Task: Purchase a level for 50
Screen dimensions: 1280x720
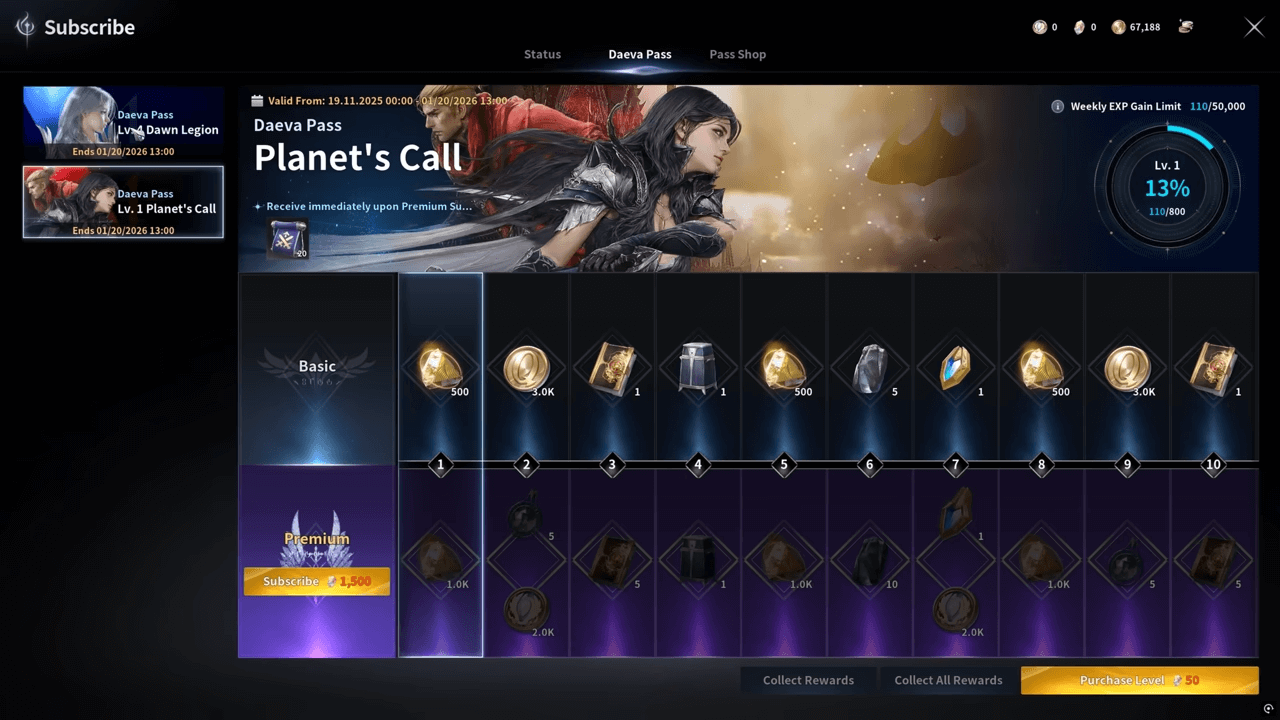Action: pos(1139,680)
